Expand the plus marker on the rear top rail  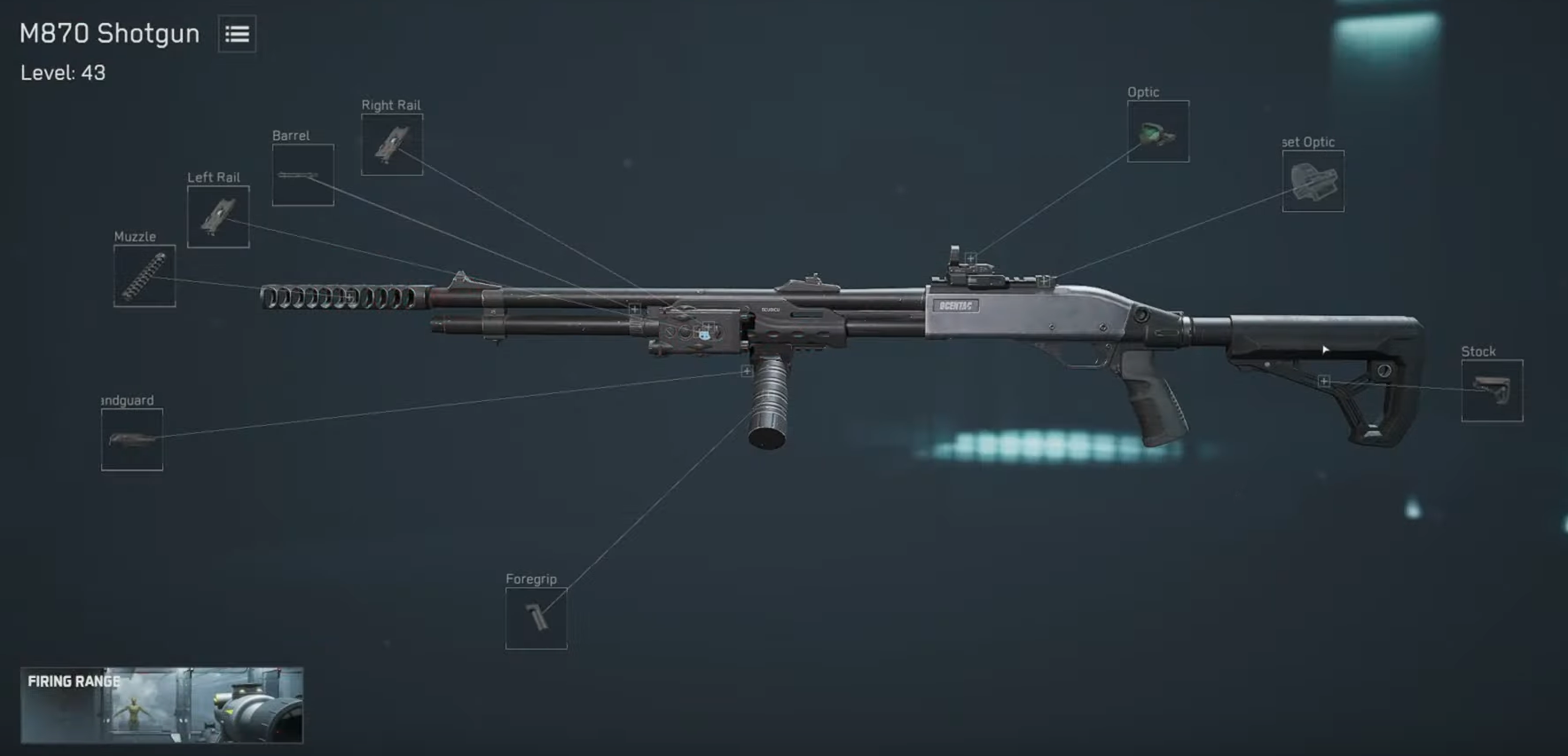click(1043, 281)
